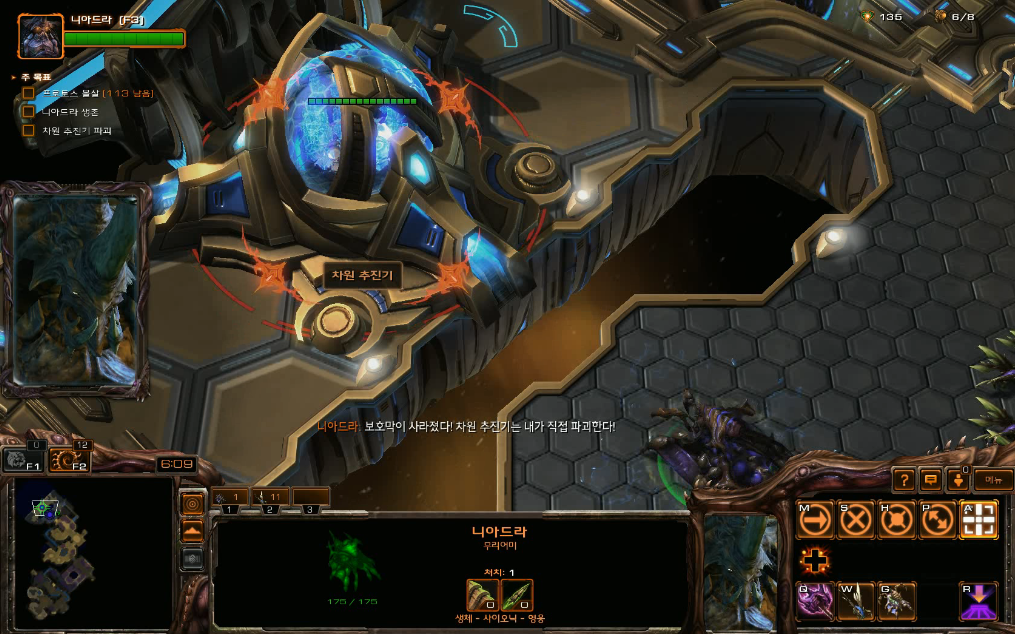Open the game menu button
Viewport: 1015px width, 634px height.
click(x=992, y=480)
